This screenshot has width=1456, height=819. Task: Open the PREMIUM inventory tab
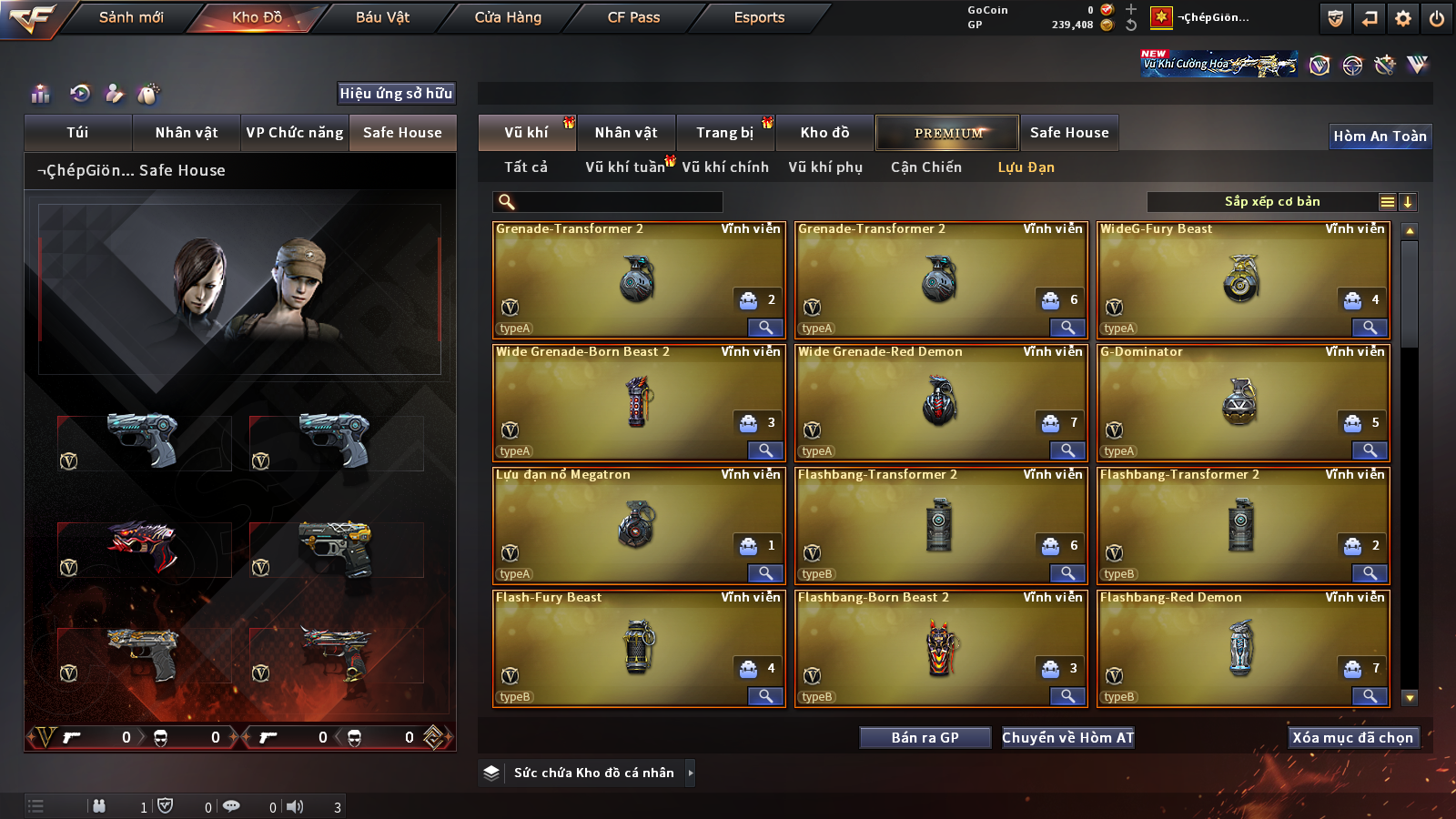click(947, 133)
